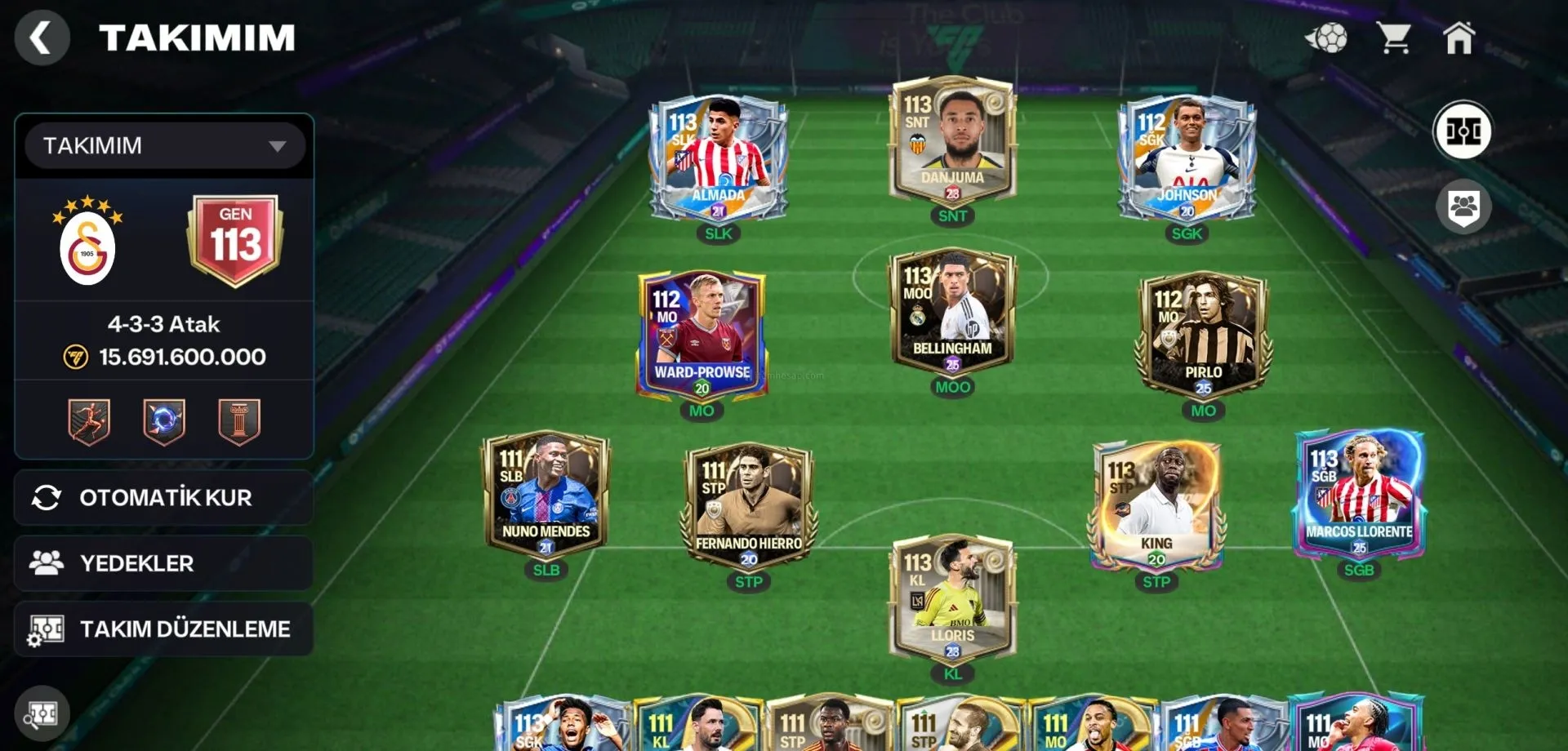This screenshot has width=1568, height=751.
Task: Open the shopping cart store
Action: click(1394, 38)
